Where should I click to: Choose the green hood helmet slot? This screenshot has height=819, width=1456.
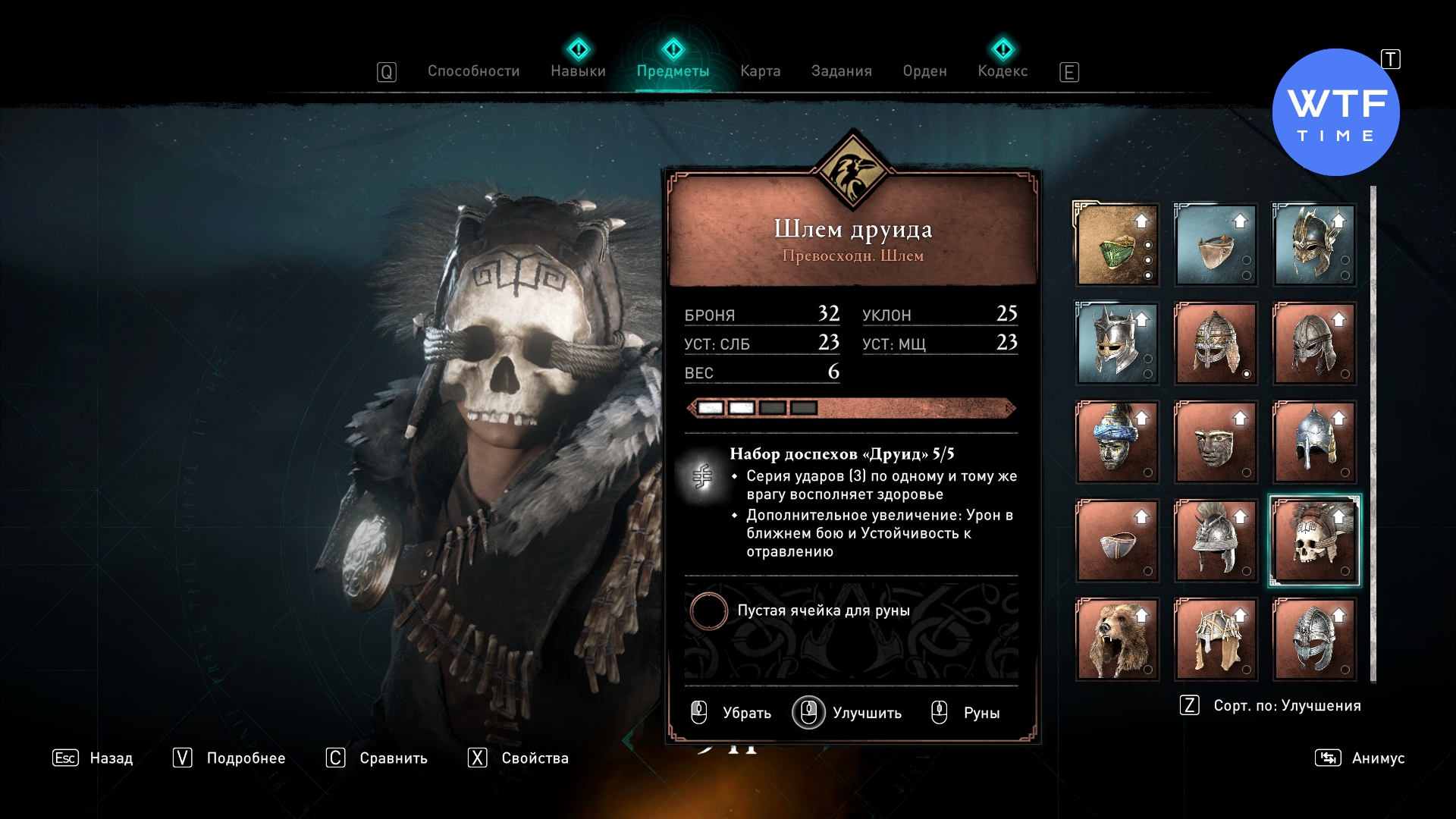[1117, 245]
